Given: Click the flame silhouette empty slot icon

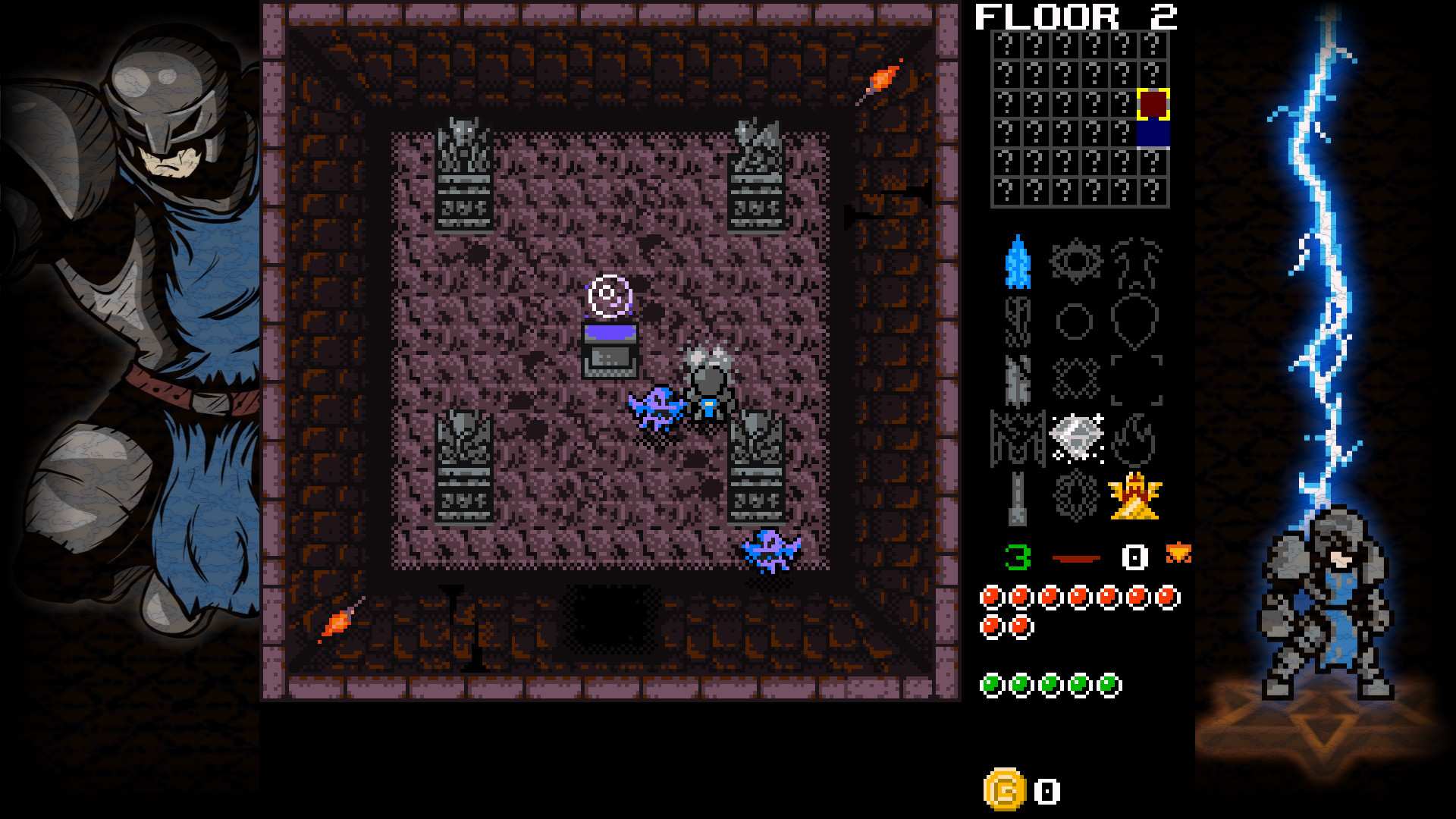Looking at the screenshot, I should (1134, 438).
